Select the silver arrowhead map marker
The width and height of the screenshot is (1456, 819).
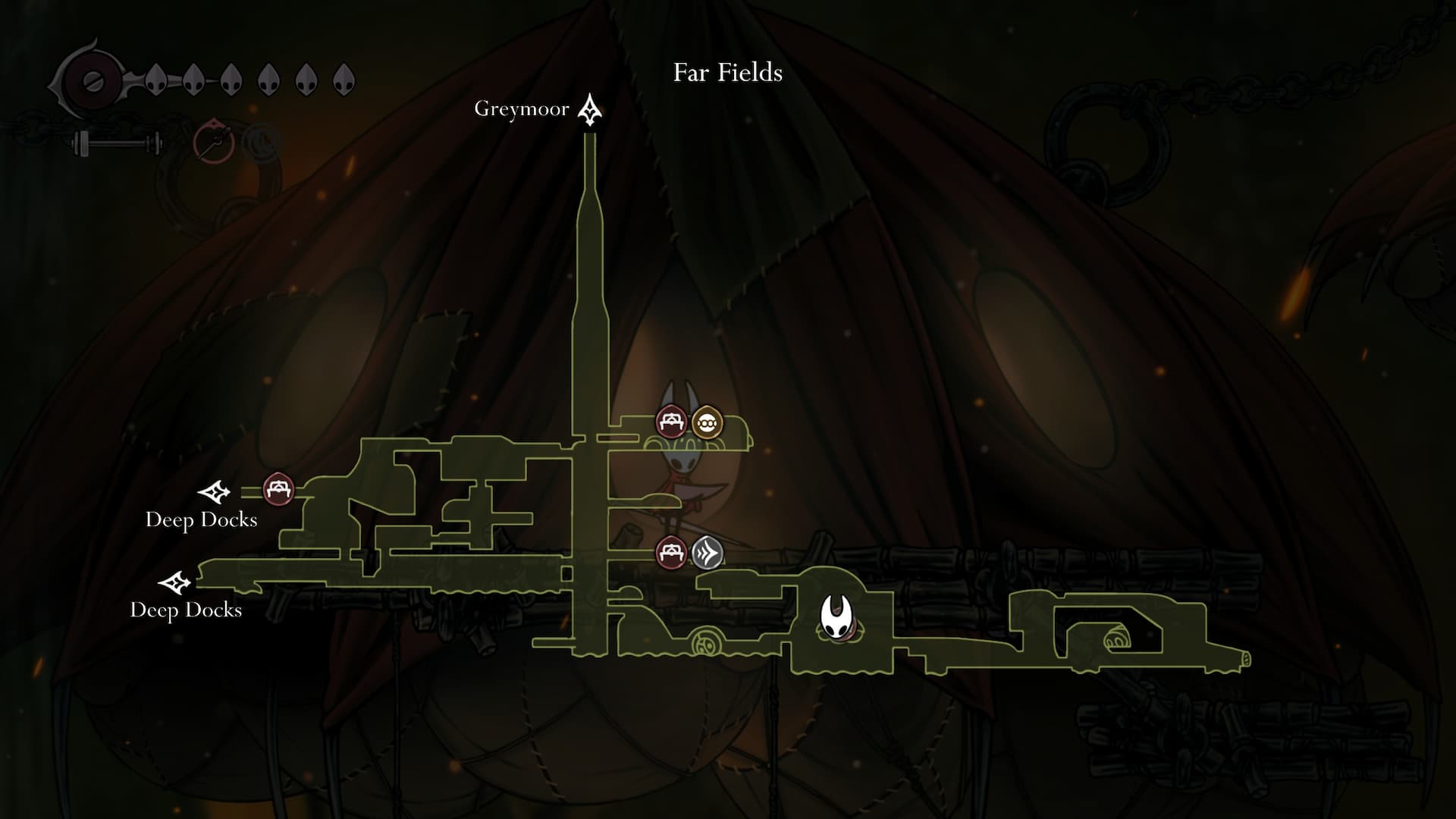click(707, 553)
